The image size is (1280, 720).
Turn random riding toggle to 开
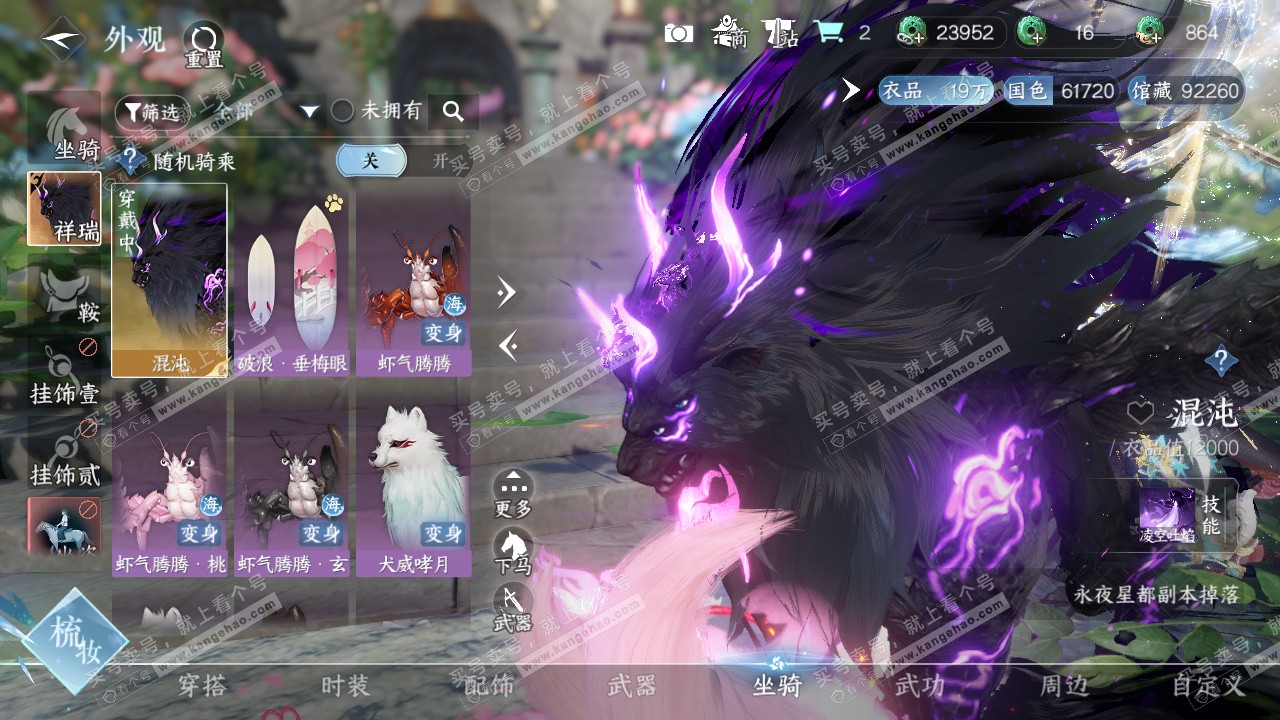pyautogui.click(x=440, y=161)
